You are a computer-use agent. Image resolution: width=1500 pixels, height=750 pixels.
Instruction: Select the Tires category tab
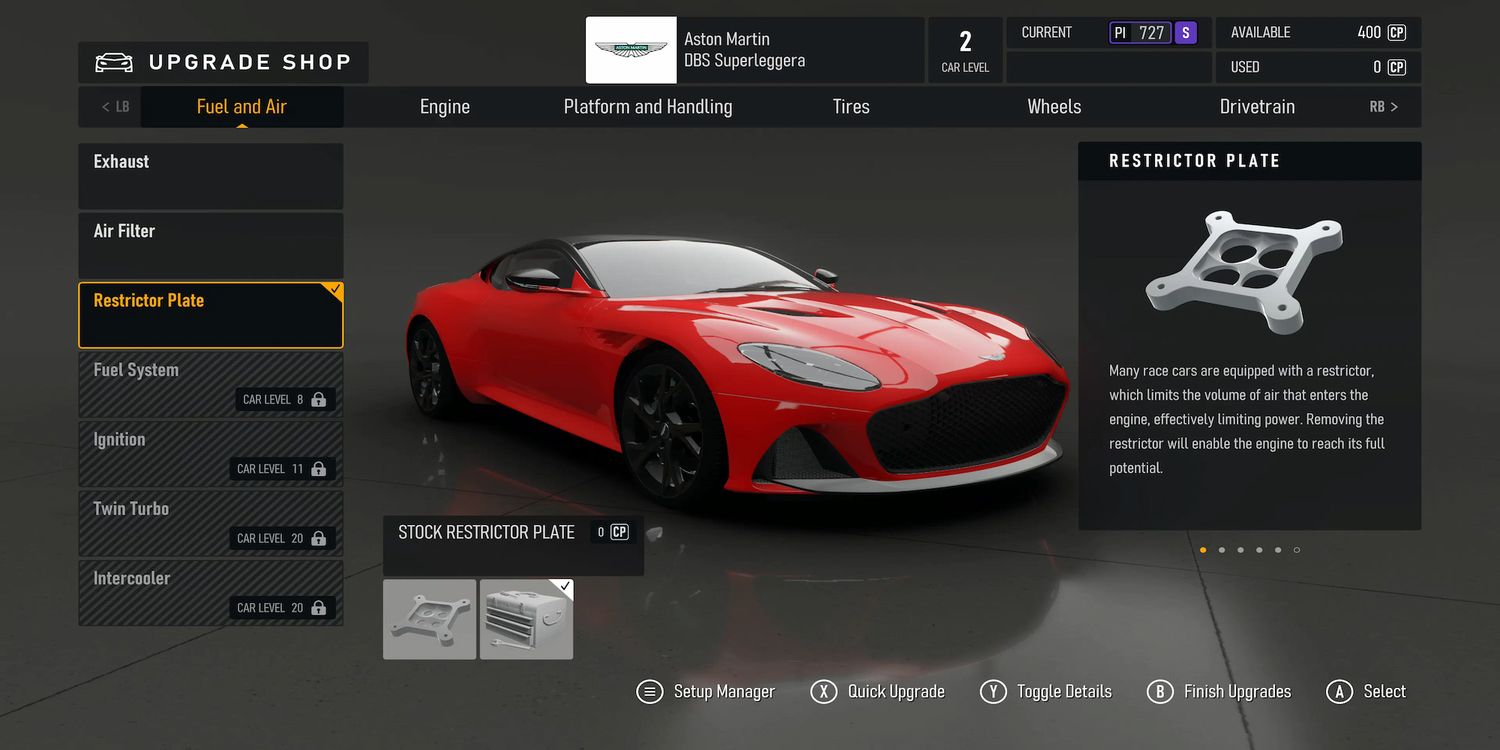[x=851, y=107]
